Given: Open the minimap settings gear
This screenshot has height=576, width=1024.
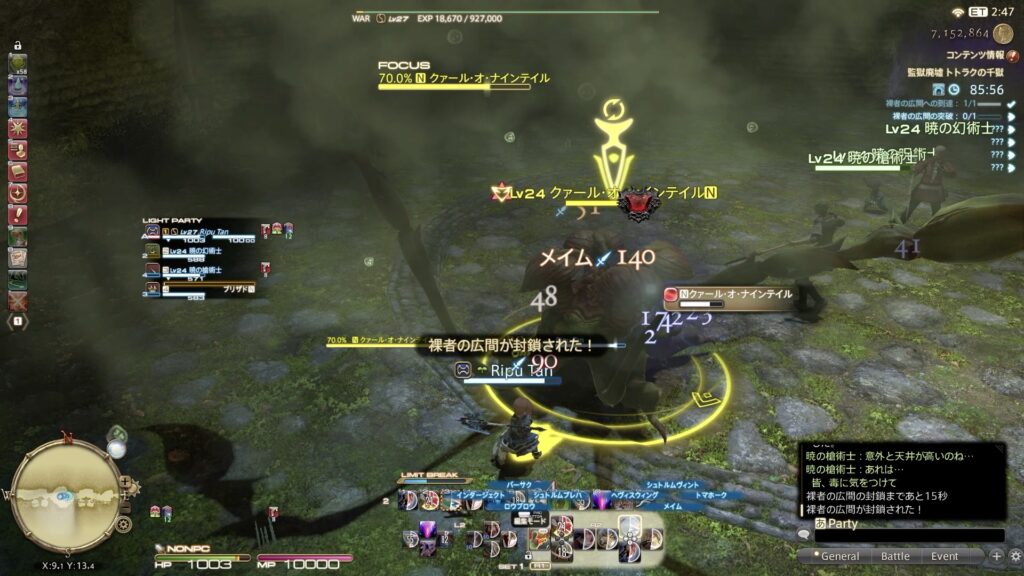Looking at the screenshot, I should 123,524.
